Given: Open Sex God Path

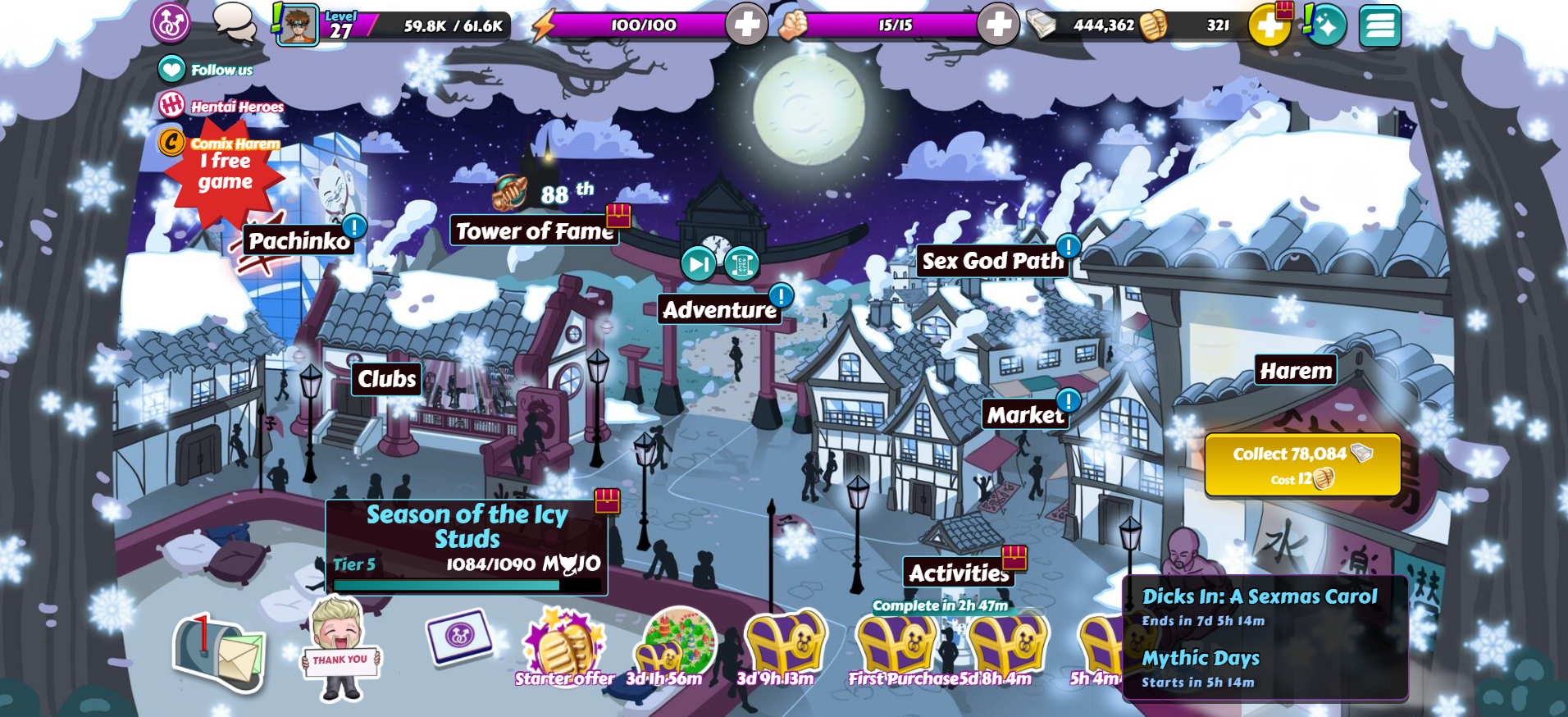Looking at the screenshot, I should pos(992,261).
